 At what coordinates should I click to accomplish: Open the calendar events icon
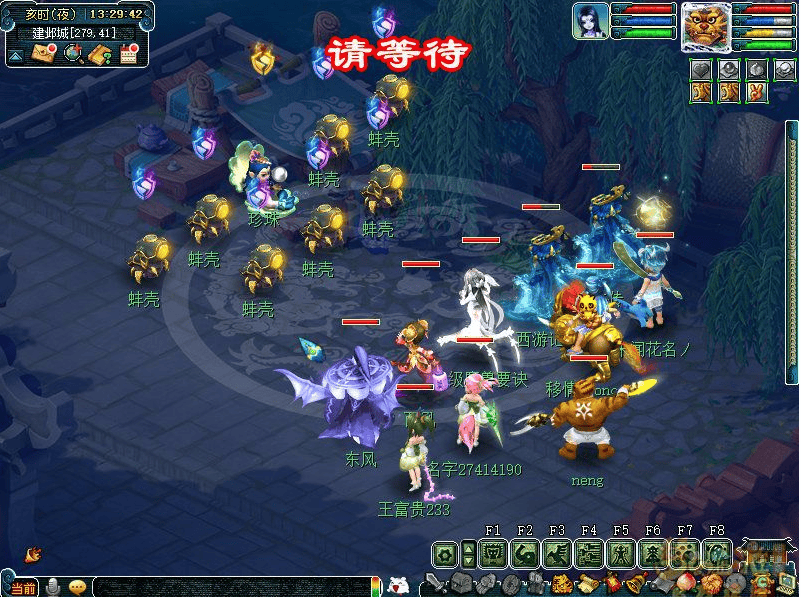pos(128,54)
